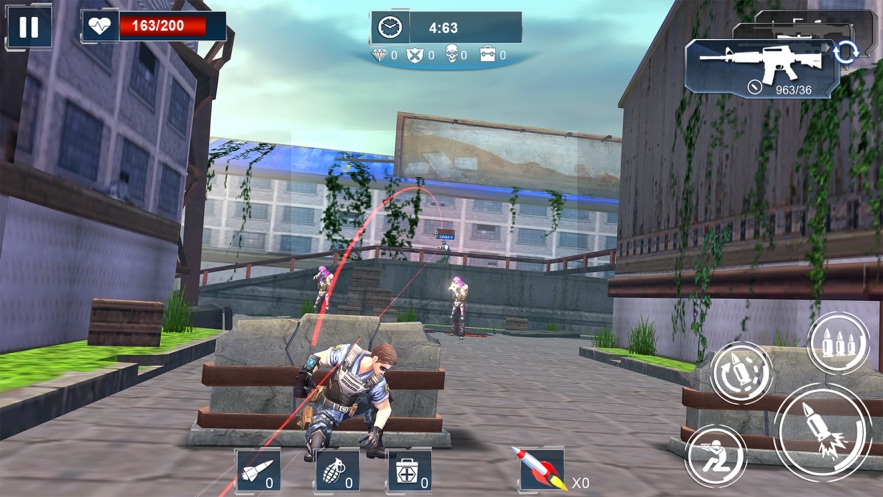Use the medkit item slot
Viewport: 883px width, 497px height.
[x=409, y=470]
